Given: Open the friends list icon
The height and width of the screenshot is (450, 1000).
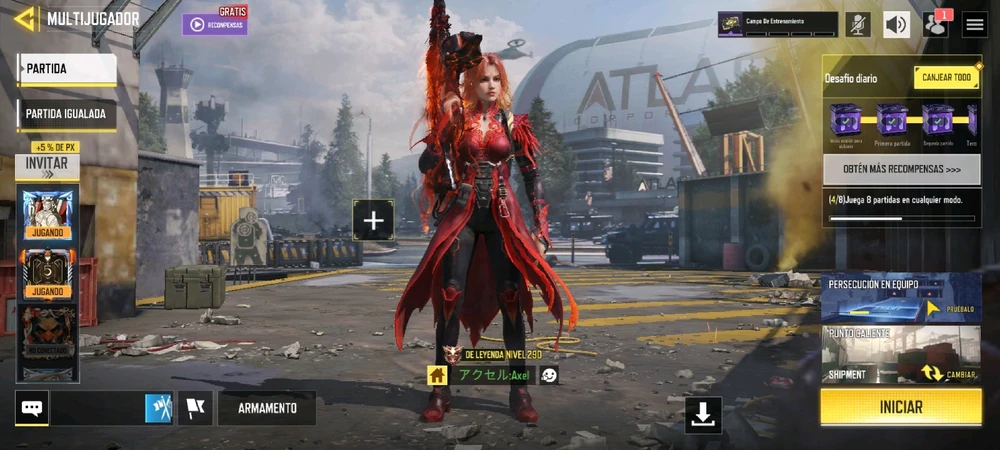Looking at the screenshot, I should click(936, 25).
